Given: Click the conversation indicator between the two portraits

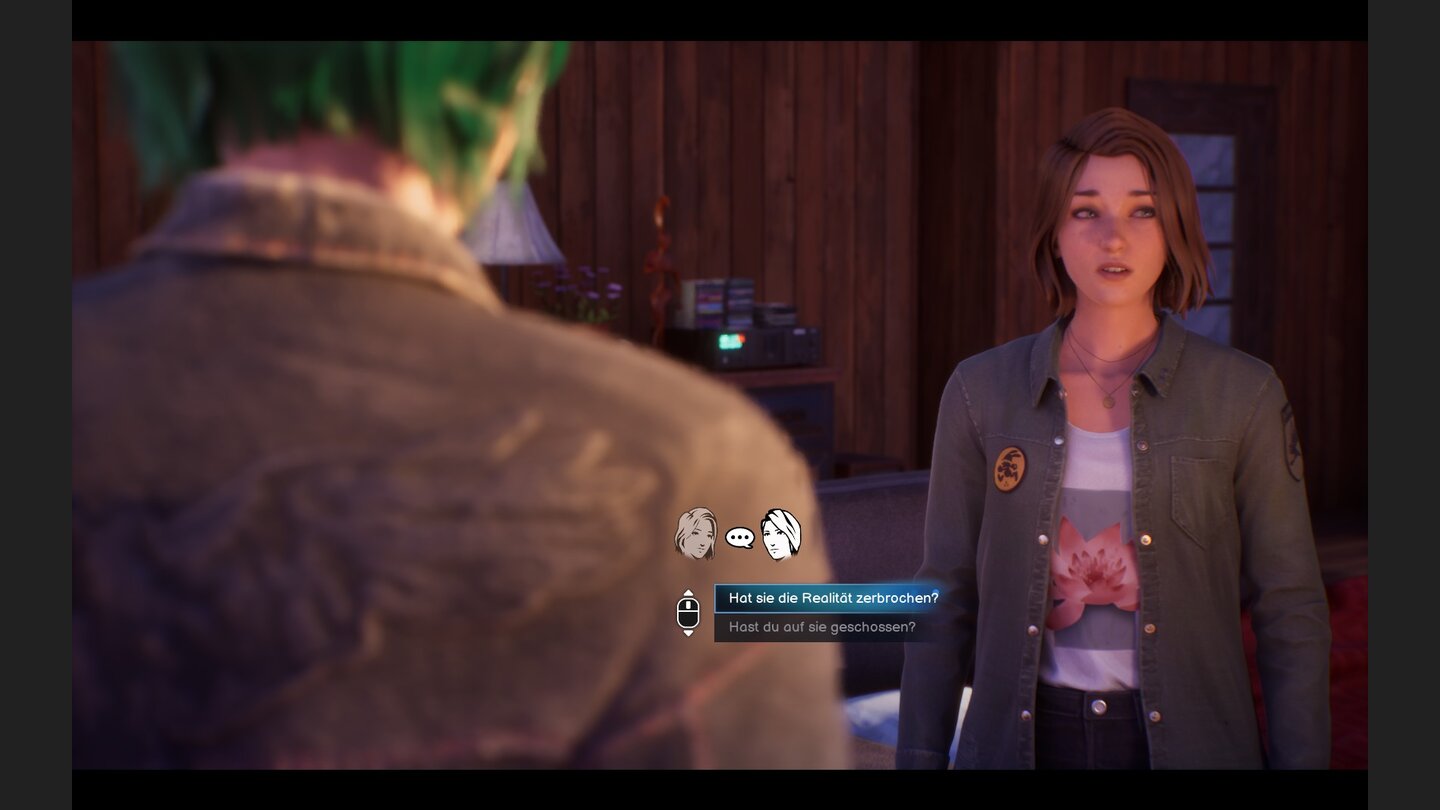Looking at the screenshot, I should point(740,537).
